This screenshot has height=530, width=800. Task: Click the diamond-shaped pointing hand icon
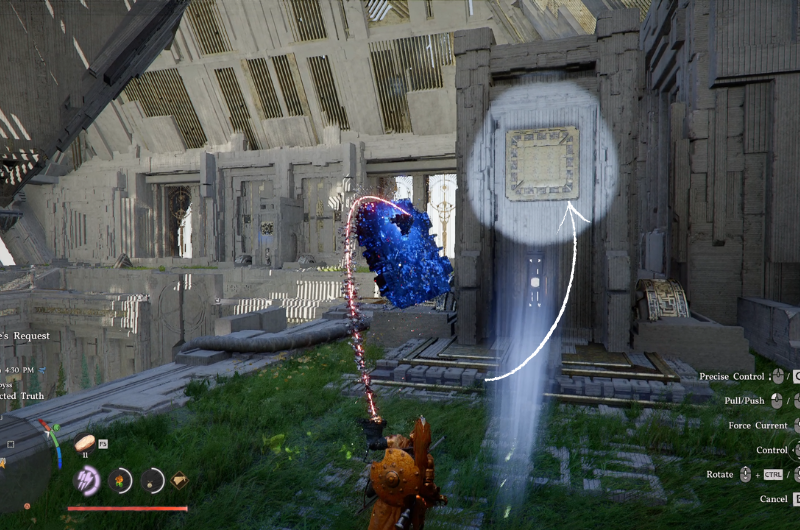coord(180,480)
